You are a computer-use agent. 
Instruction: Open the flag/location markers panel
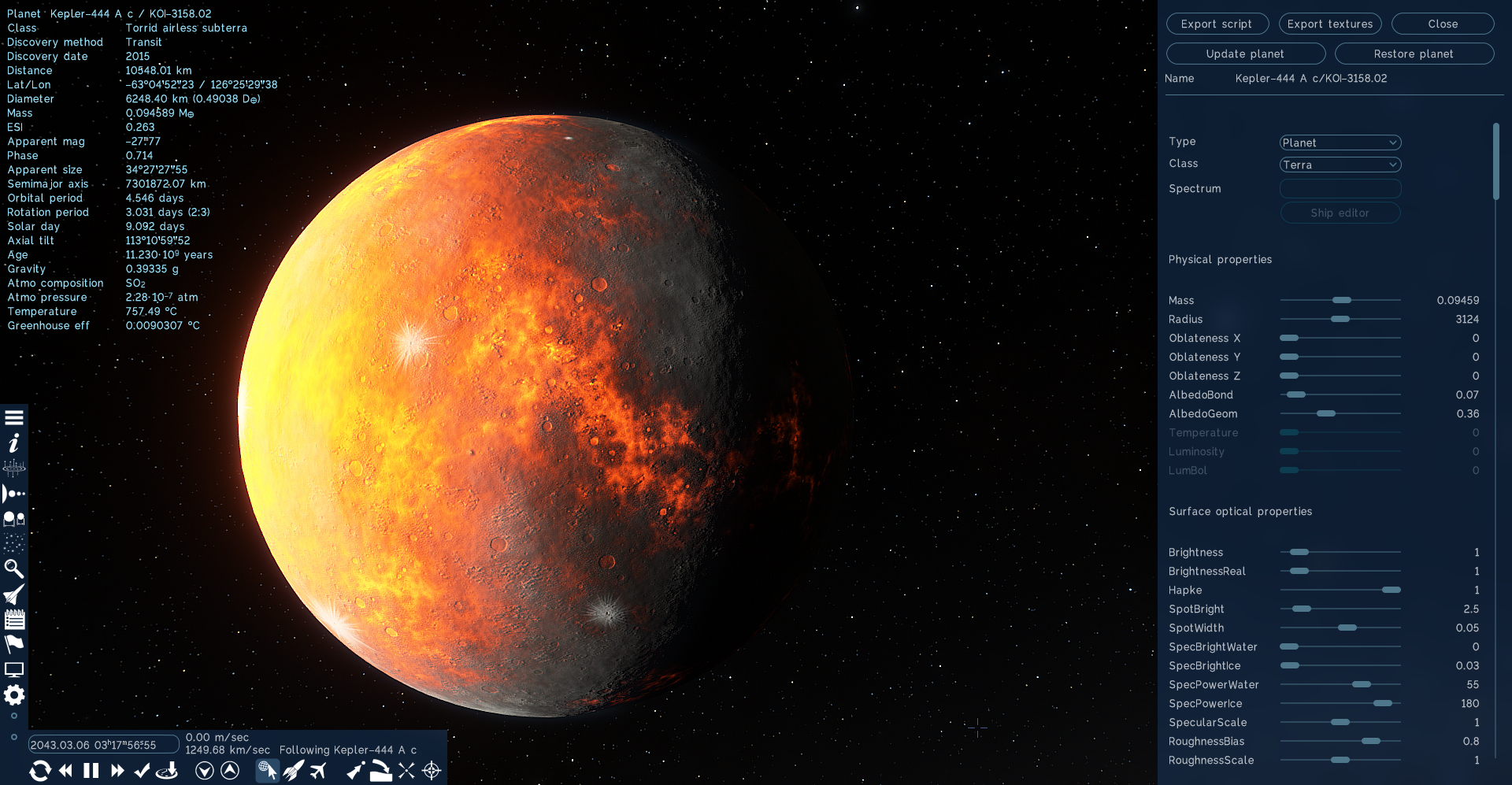13,644
